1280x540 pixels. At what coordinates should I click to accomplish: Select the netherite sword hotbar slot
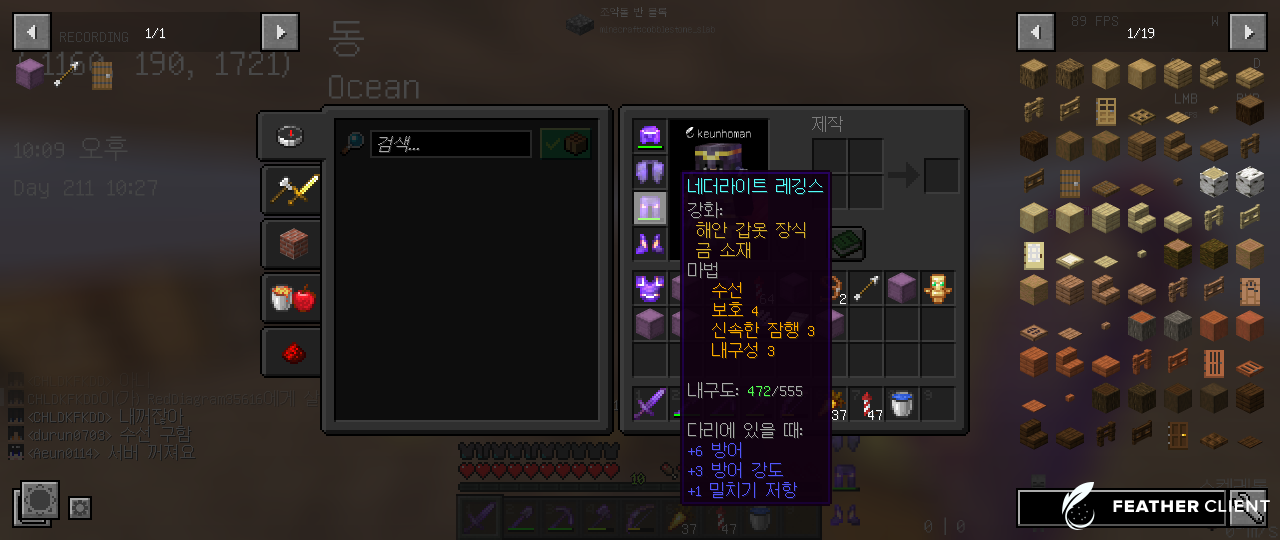650,404
